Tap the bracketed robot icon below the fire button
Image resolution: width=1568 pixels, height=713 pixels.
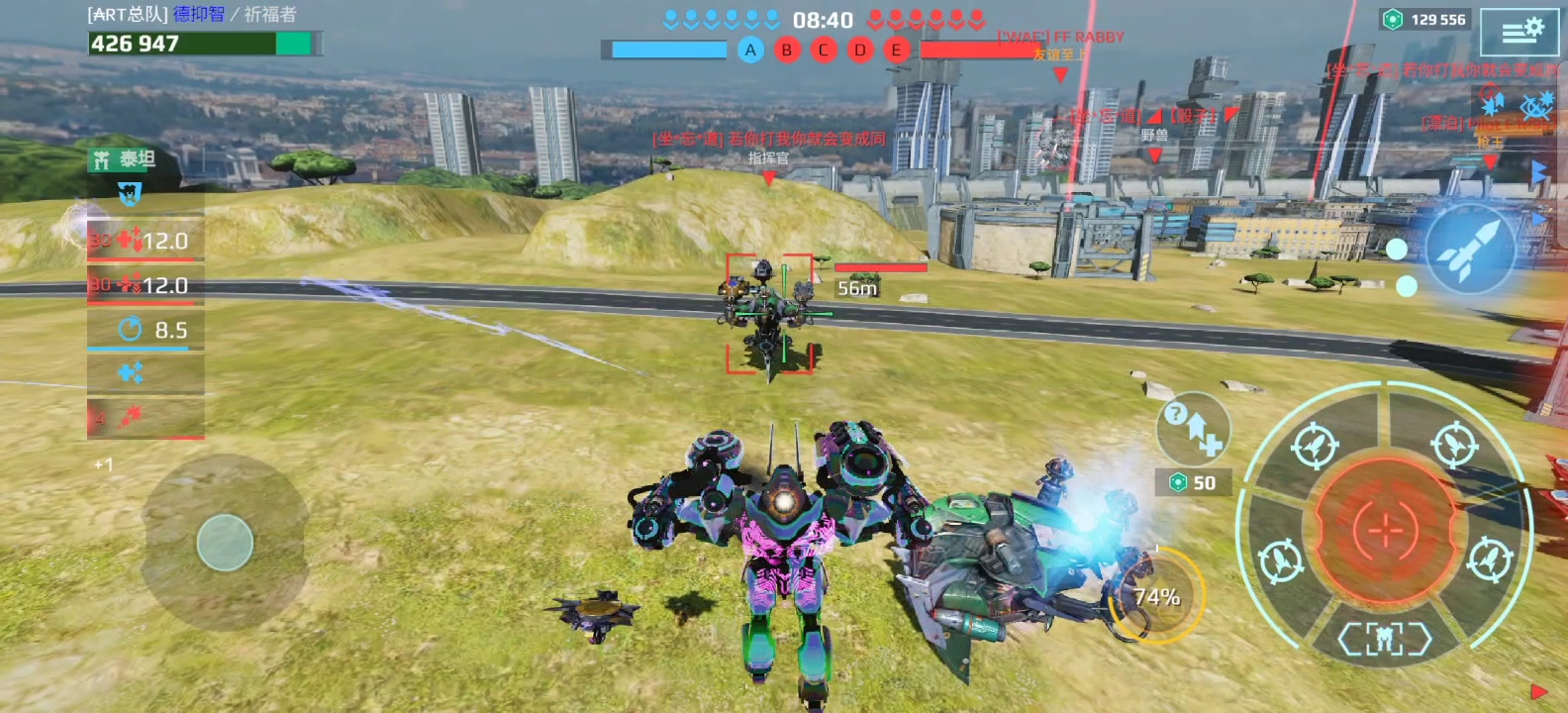[1385, 640]
